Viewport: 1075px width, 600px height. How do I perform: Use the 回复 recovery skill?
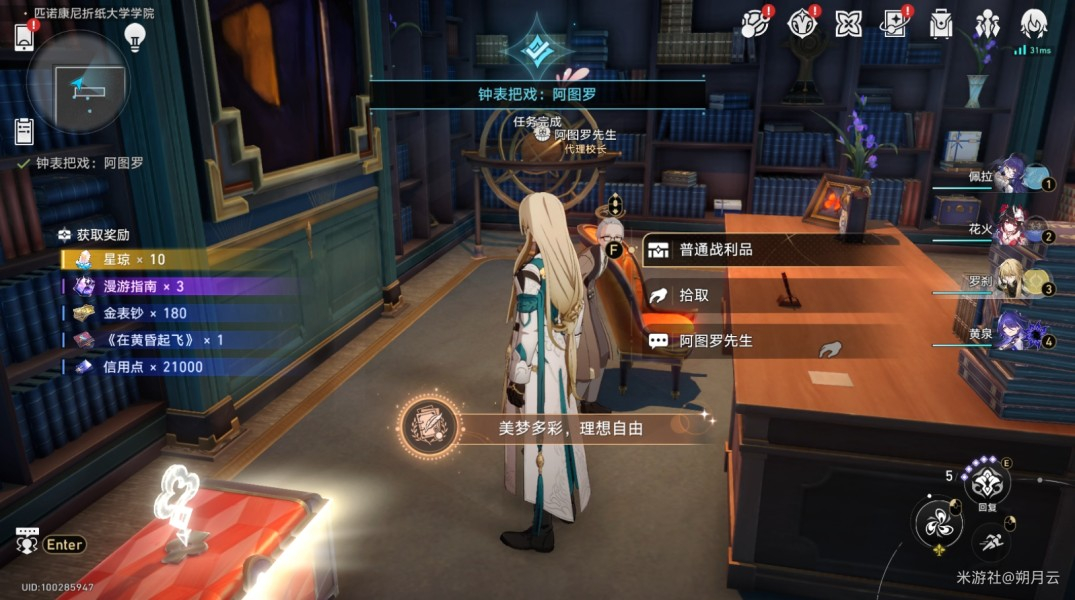(987, 483)
